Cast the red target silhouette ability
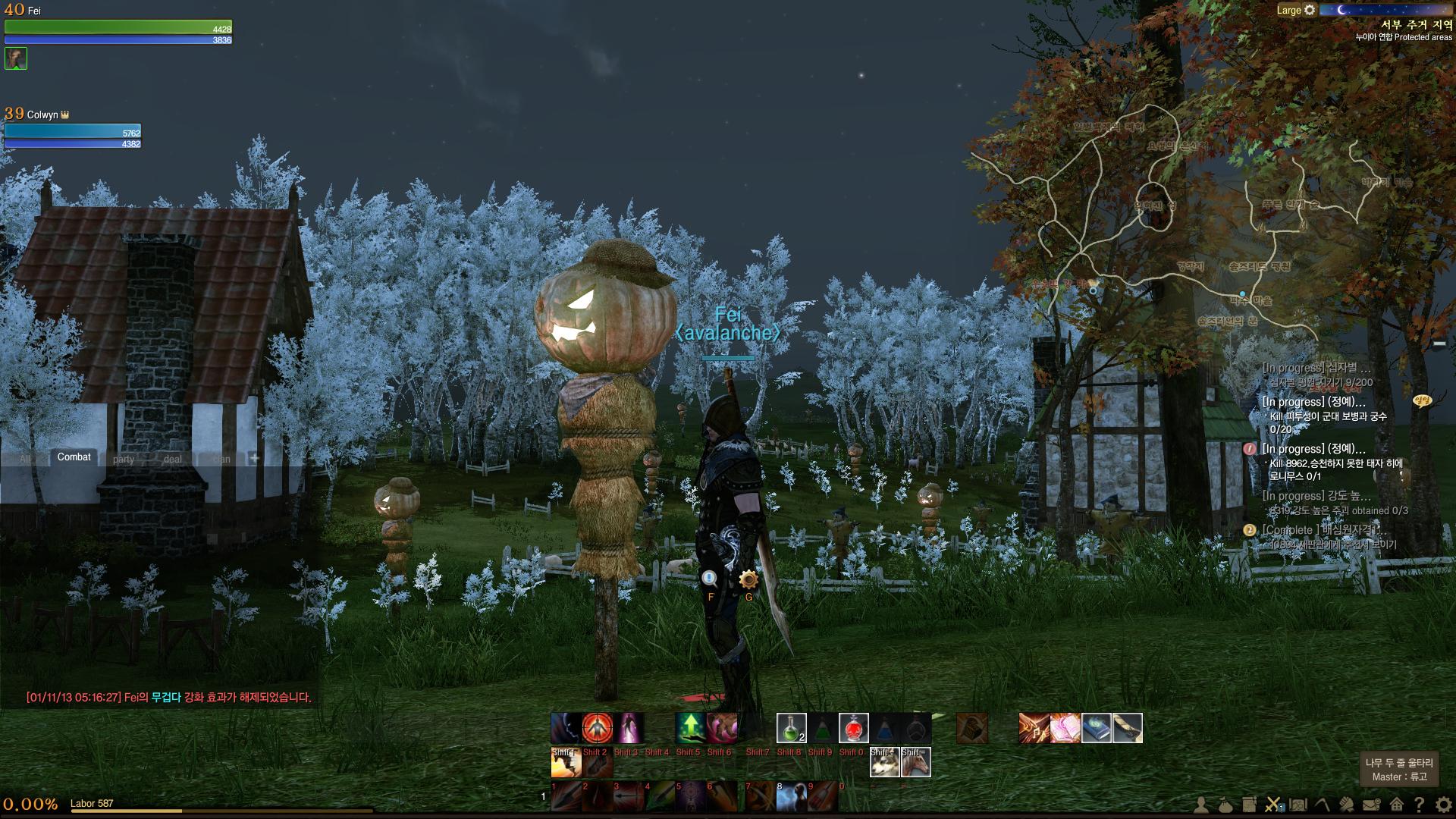Image resolution: width=1456 pixels, height=819 pixels. pyautogui.click(x=598, y=728)
